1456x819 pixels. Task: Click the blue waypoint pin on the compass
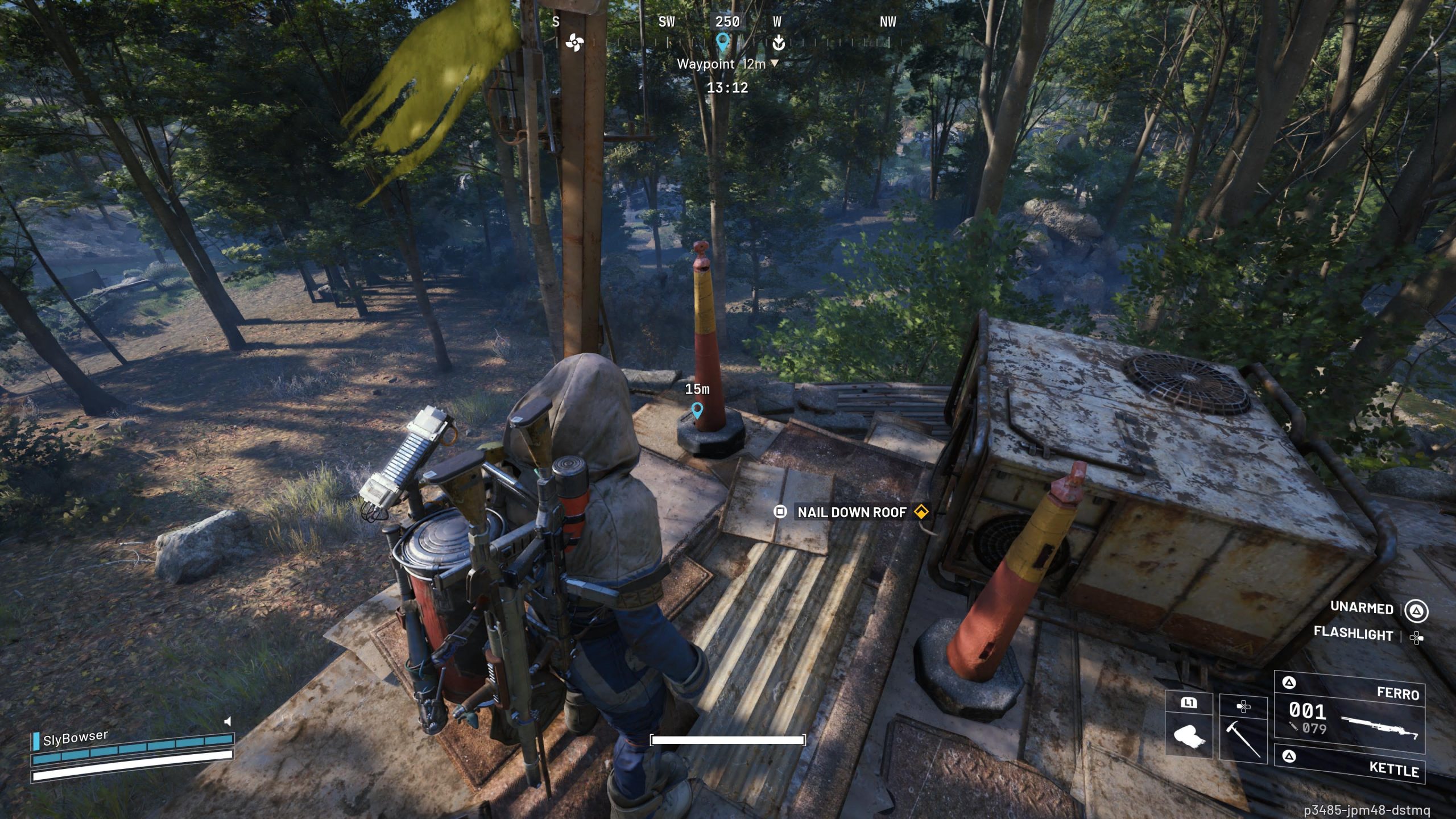click(x=722, y=42)
